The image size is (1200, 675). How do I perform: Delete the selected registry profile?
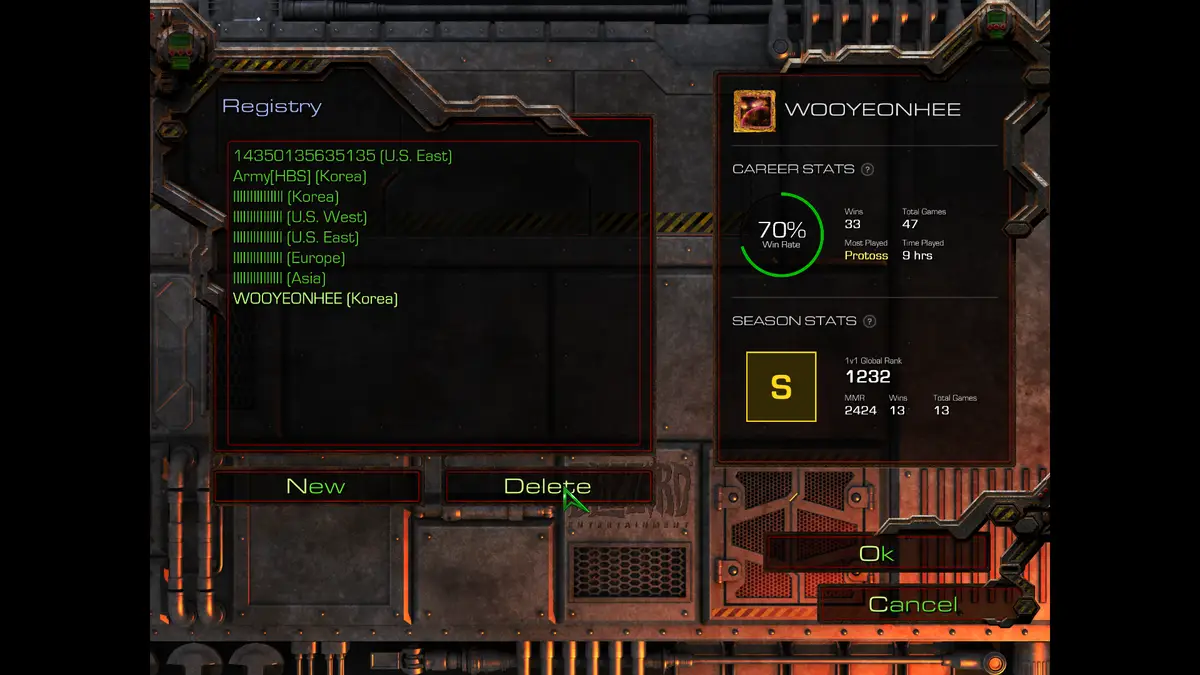(x=547, y=487)
